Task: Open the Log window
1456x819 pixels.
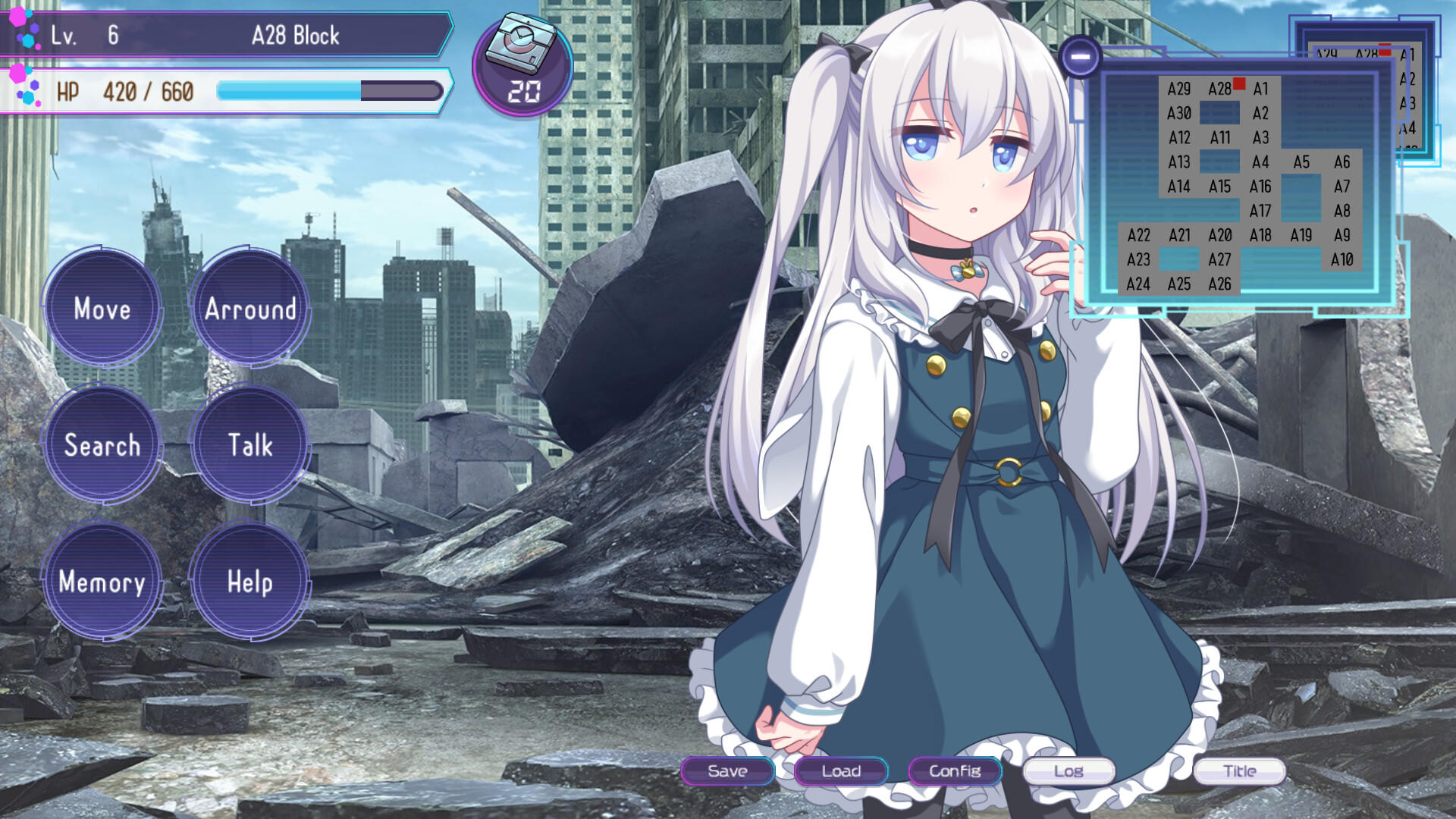Action: pos(1068,771)
